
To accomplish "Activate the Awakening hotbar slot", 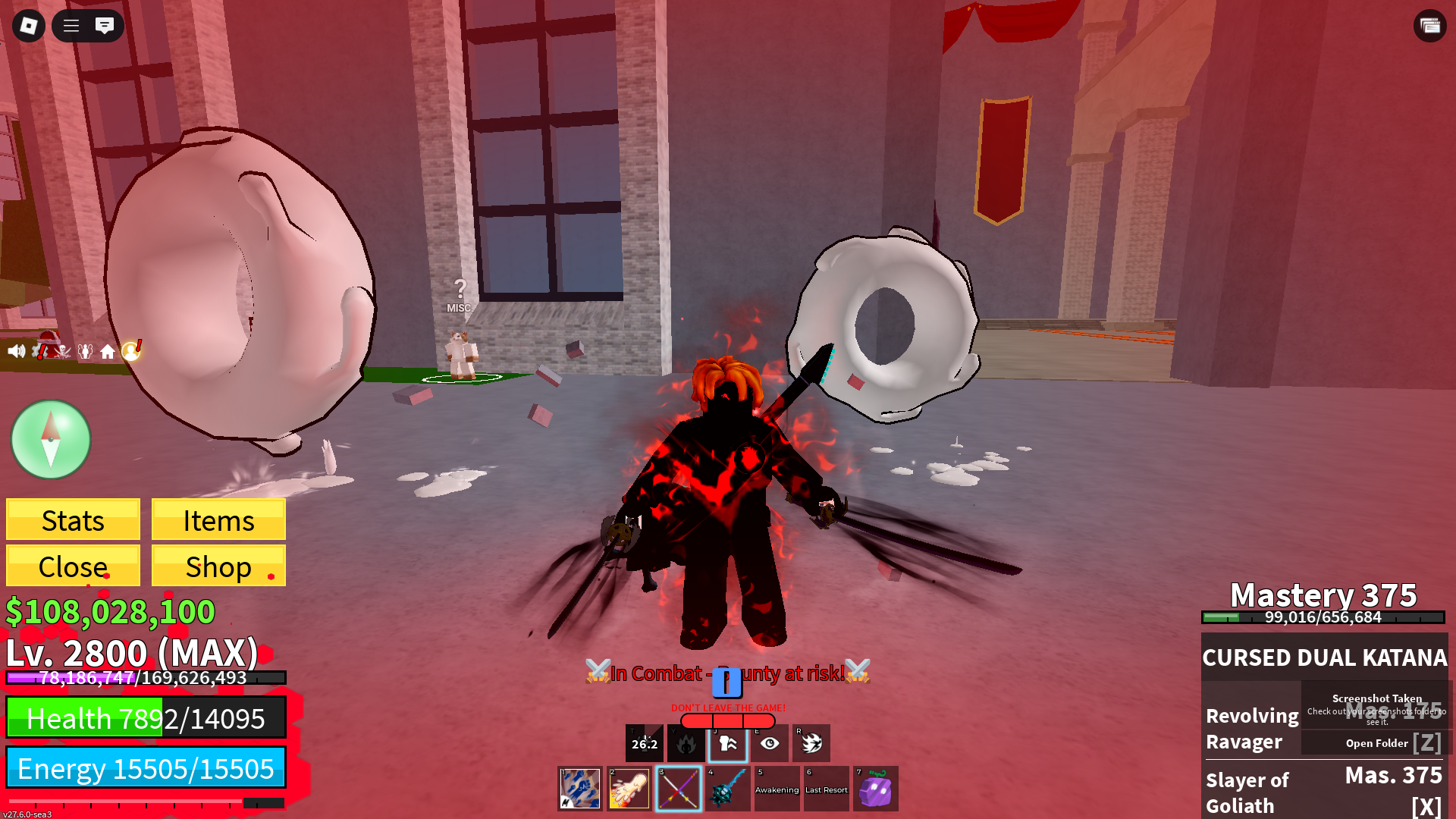I will point(777,789).
